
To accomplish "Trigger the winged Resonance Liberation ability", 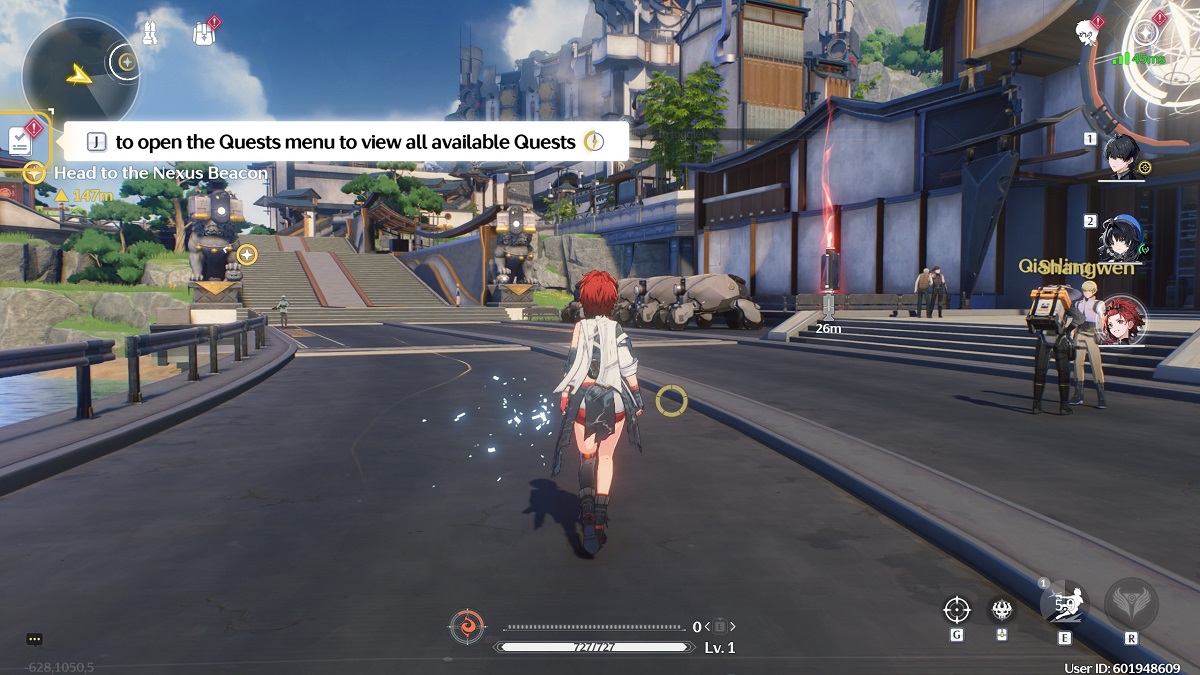I will 1131,603.
